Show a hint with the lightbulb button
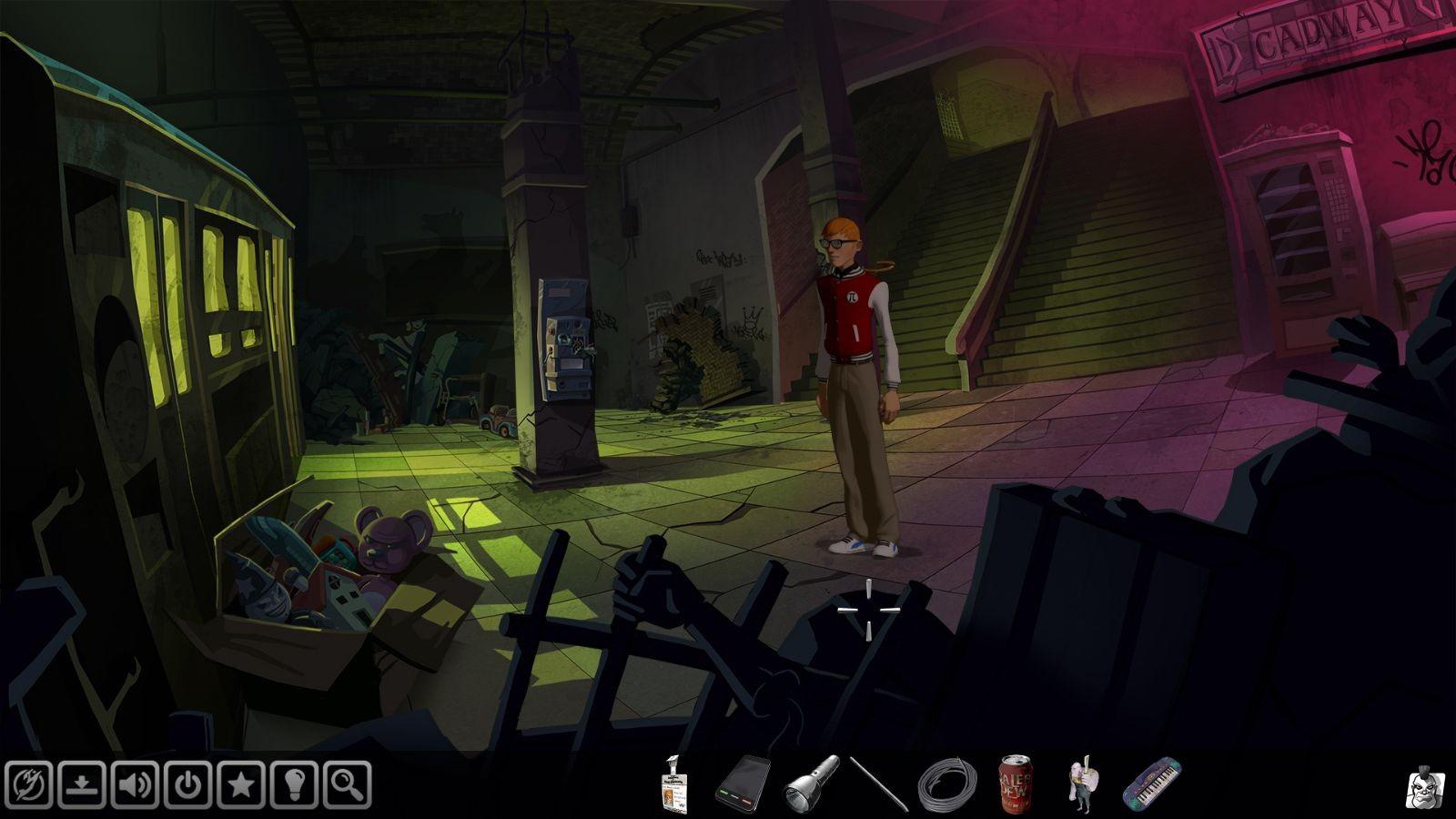Screen dimensions: 1456x819 pyautogui.click(x=293, y=784)
